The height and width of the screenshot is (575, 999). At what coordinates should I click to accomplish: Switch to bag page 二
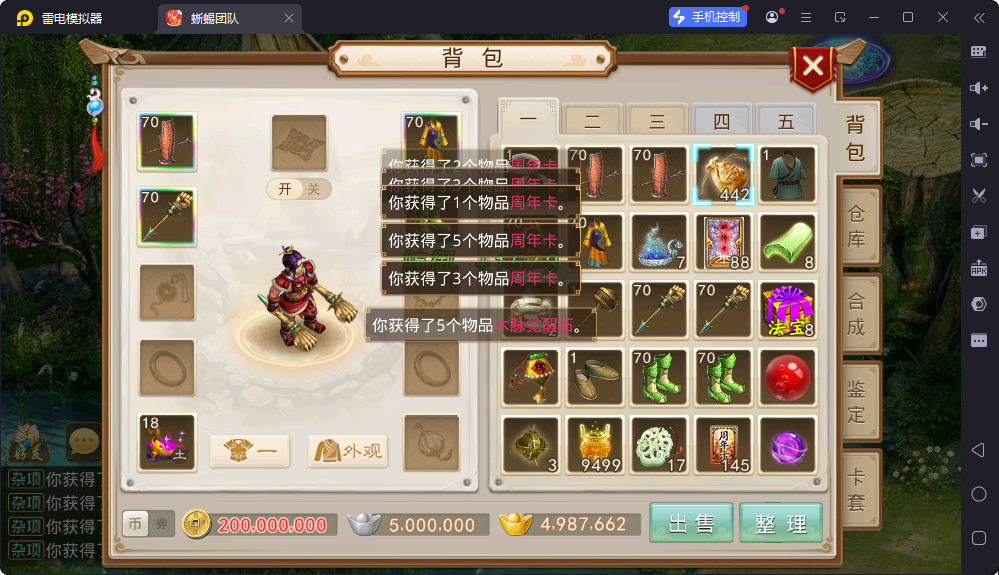pyautogui.click(x=593, y=122)
